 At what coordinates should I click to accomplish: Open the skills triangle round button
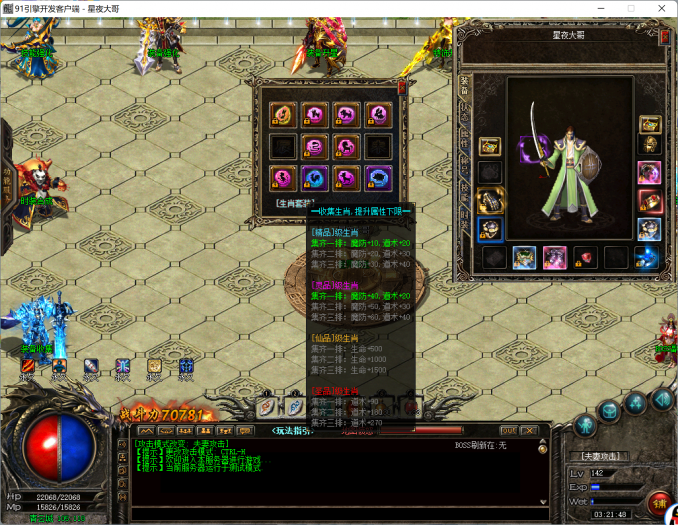tap(636, 403)
